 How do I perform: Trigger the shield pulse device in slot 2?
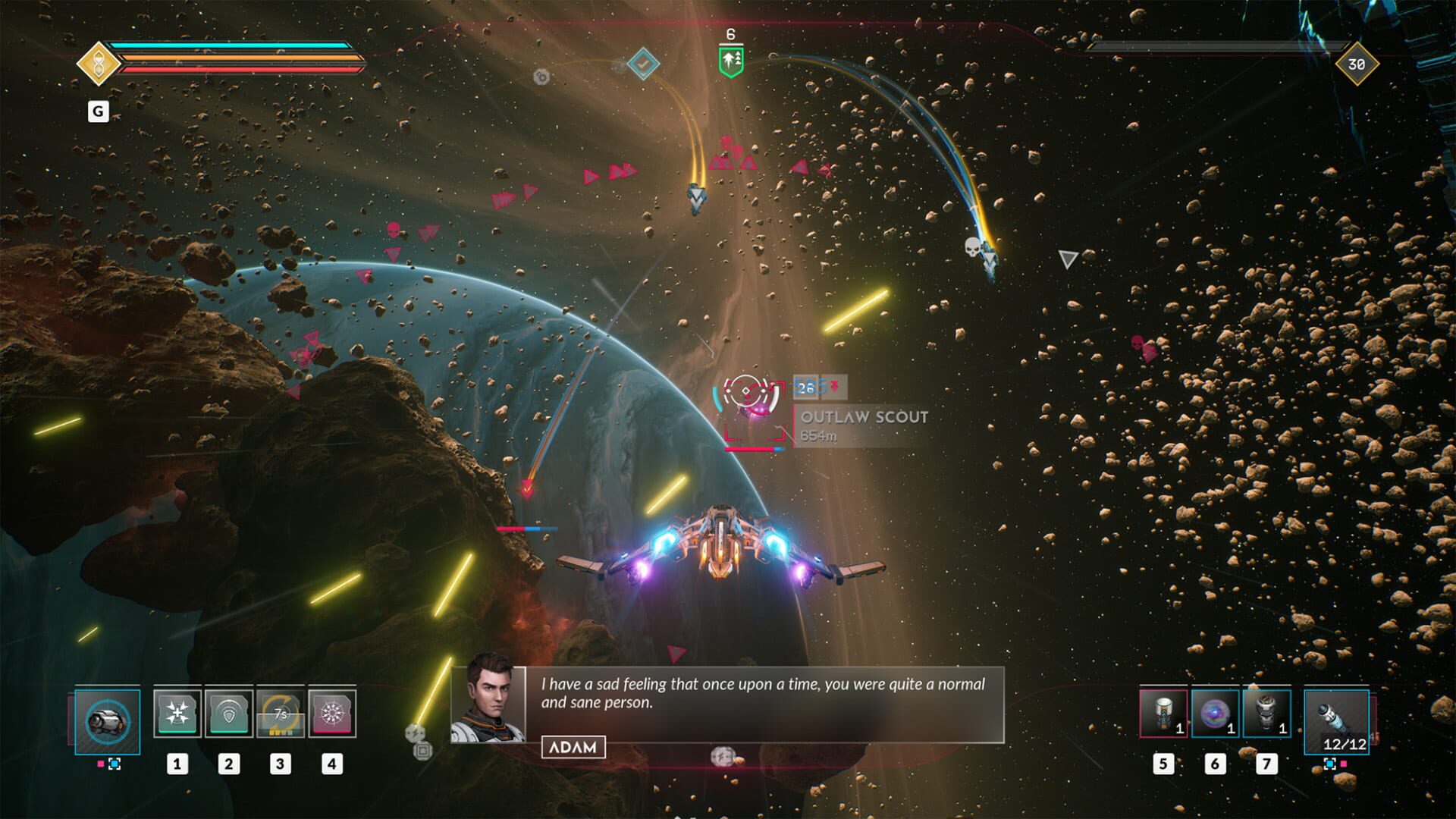[228, 713]
